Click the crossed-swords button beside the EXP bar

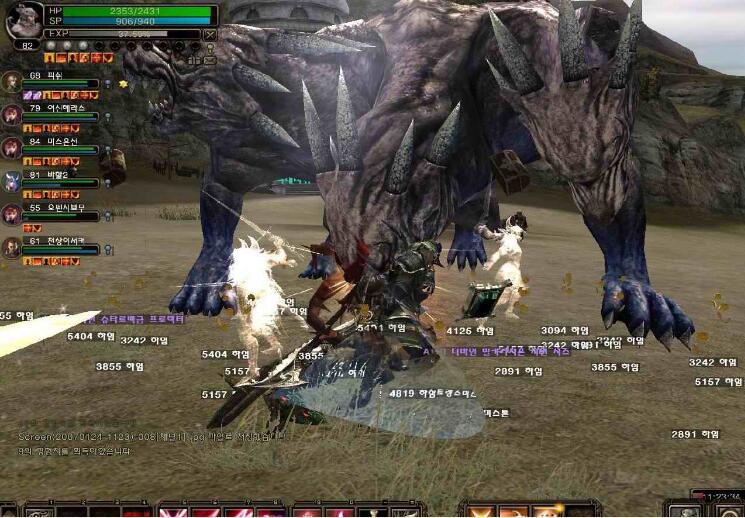tap(210, 34)
